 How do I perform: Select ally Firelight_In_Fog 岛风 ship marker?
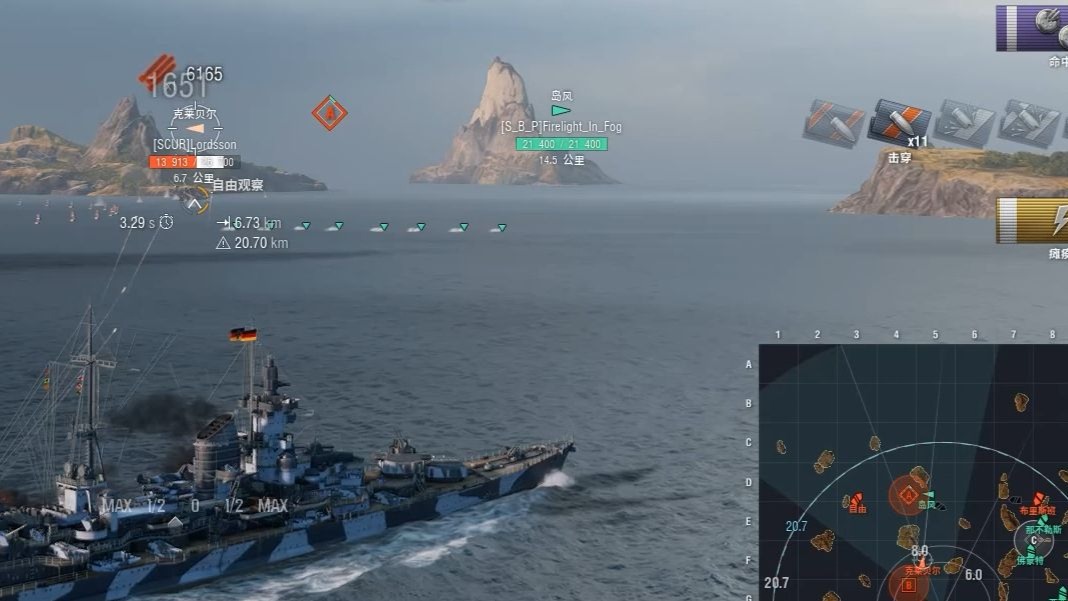point(561,111)
